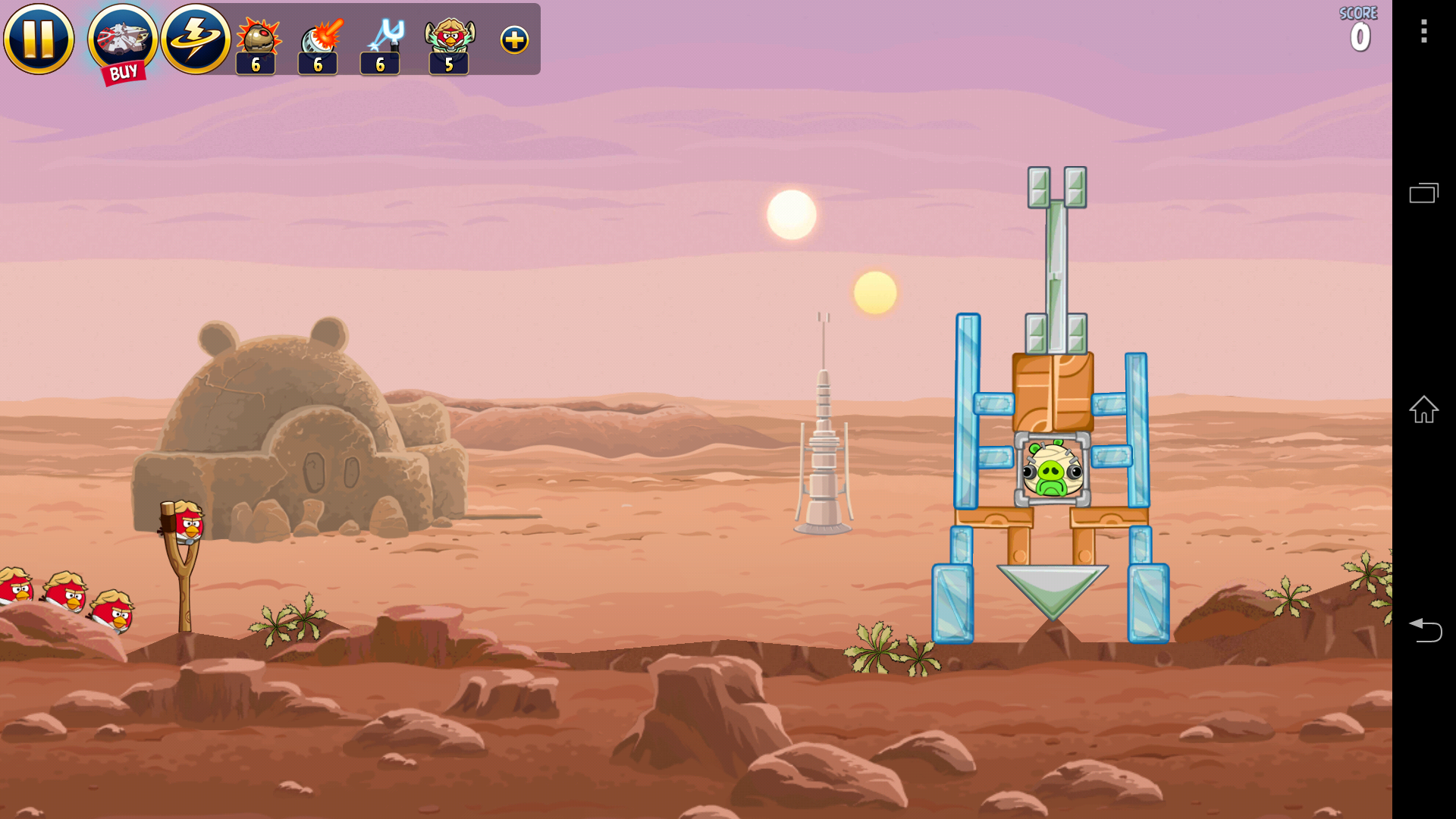Open the Android three-dot overflow menu
This screenshot has width=1456, height=819.
[1423, 31]
